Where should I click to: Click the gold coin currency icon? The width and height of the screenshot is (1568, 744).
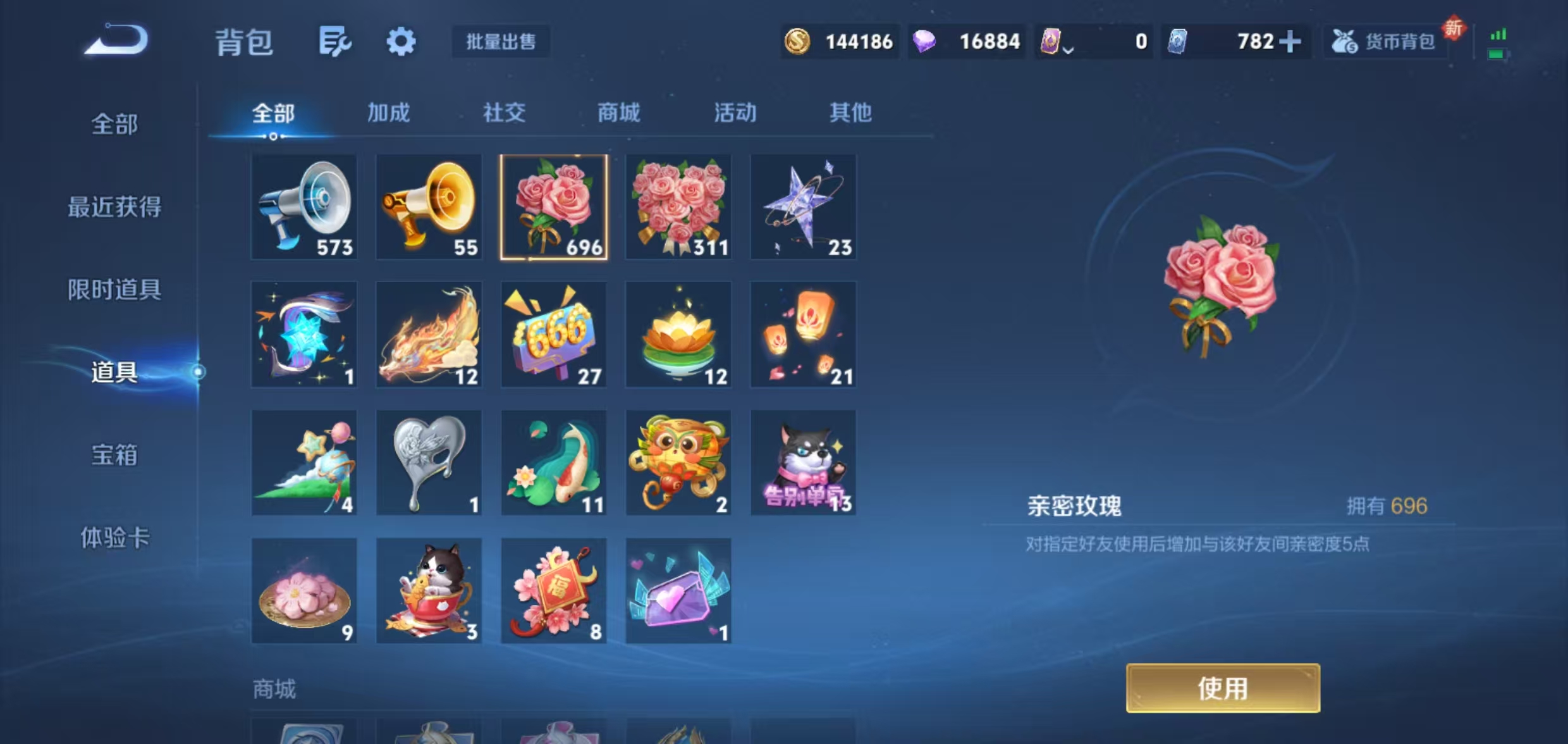[798, 40]
